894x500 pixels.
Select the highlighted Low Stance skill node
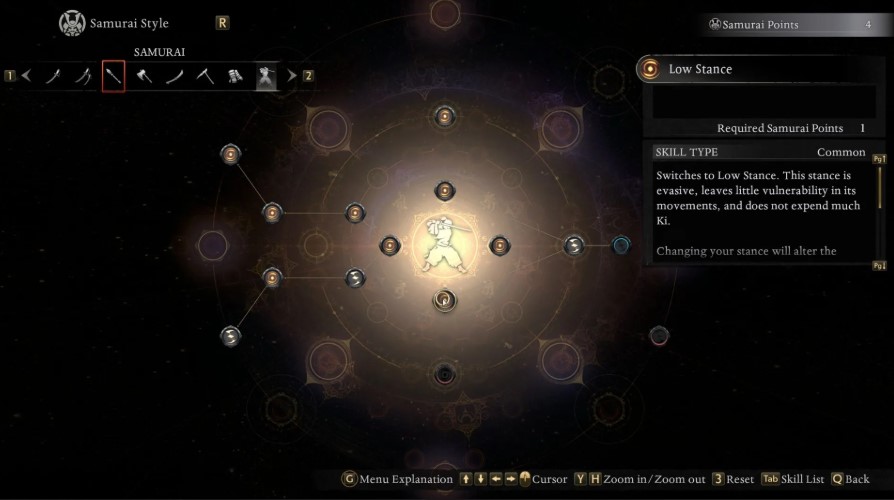pyautogui.click(x=445, y=299)
